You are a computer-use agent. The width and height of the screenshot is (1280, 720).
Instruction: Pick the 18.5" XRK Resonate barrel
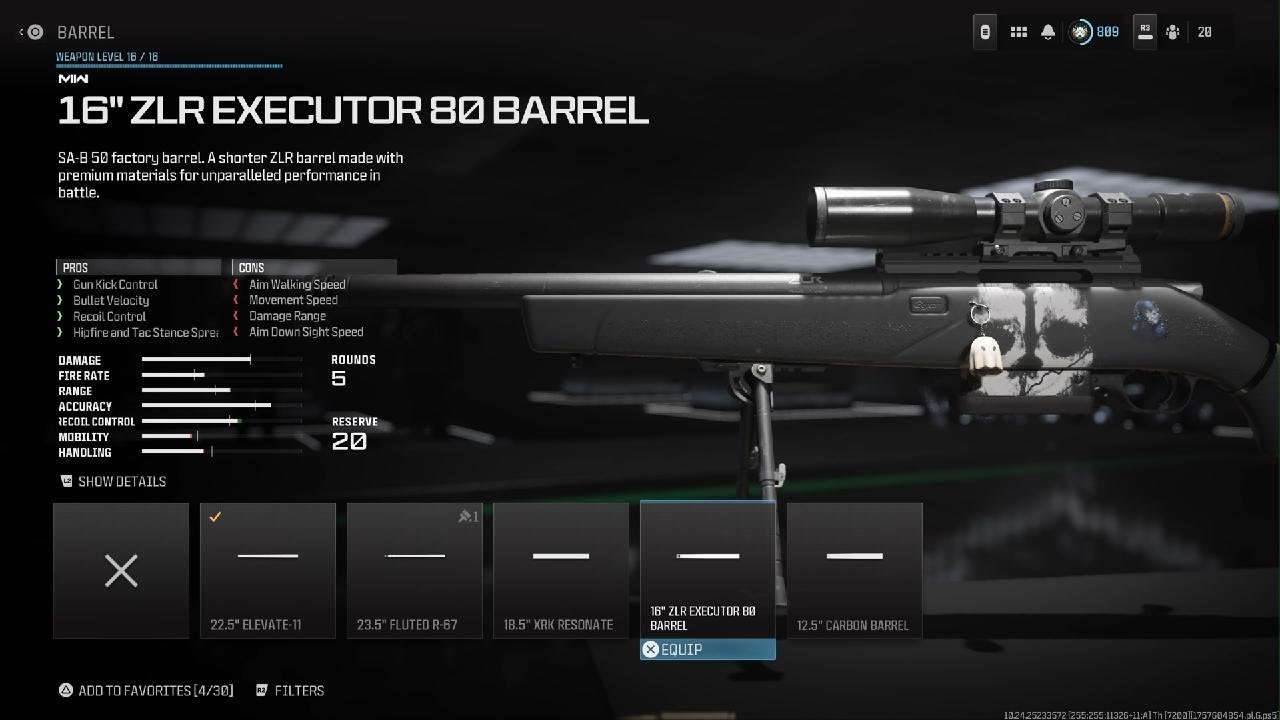pos(561,570)
